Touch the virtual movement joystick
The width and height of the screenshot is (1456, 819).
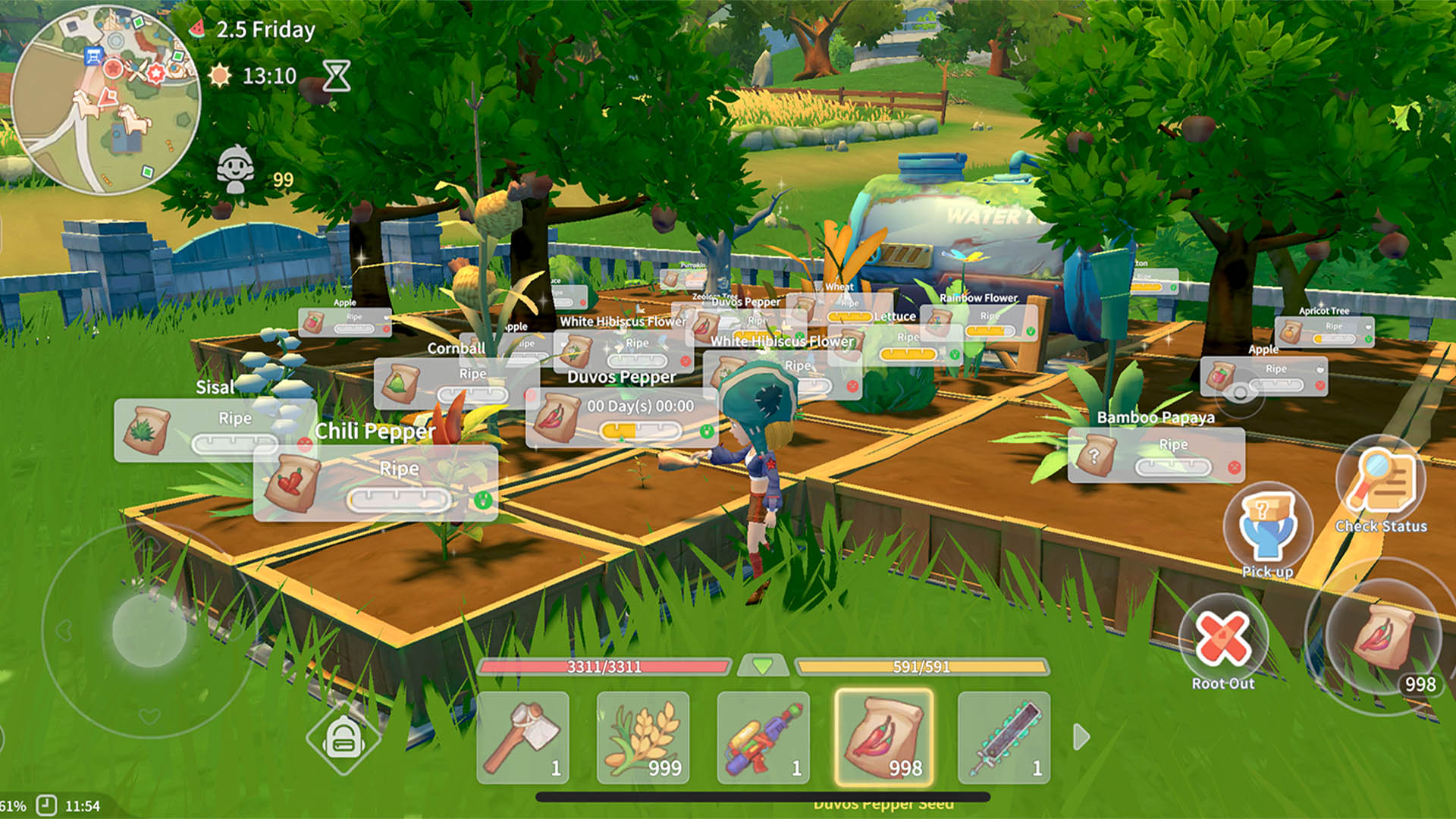pyautogui.click(x=149, y=630)
